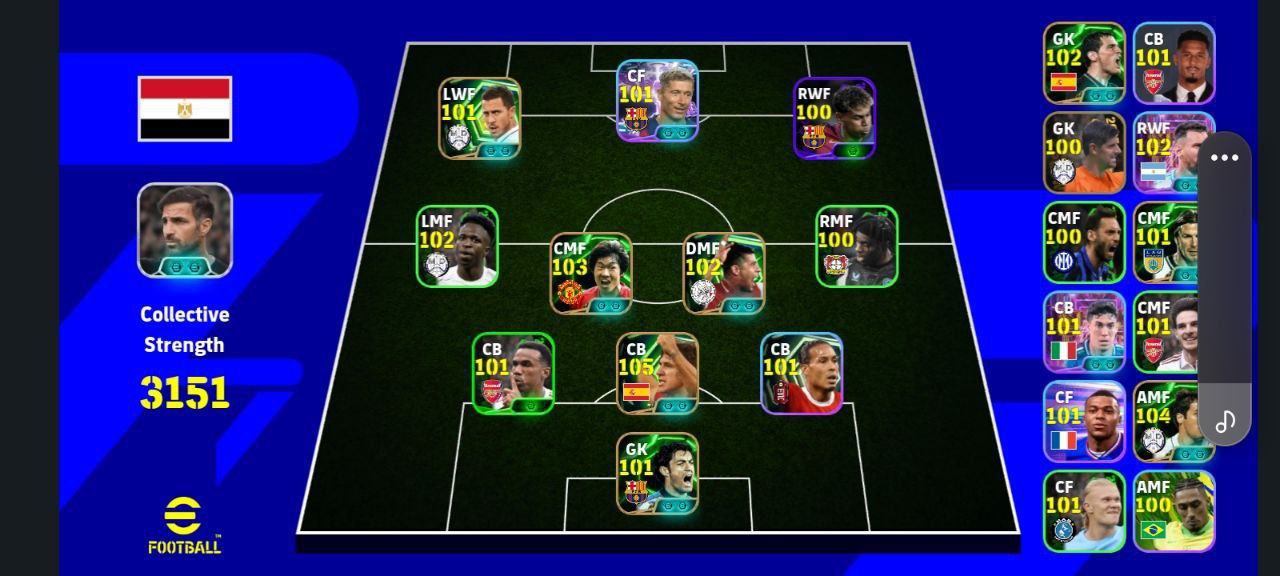Image resolution: width=1280 pixels, height=576 pixels.
Task: Select the LWF 101 player card
Action: coord(480,118)
